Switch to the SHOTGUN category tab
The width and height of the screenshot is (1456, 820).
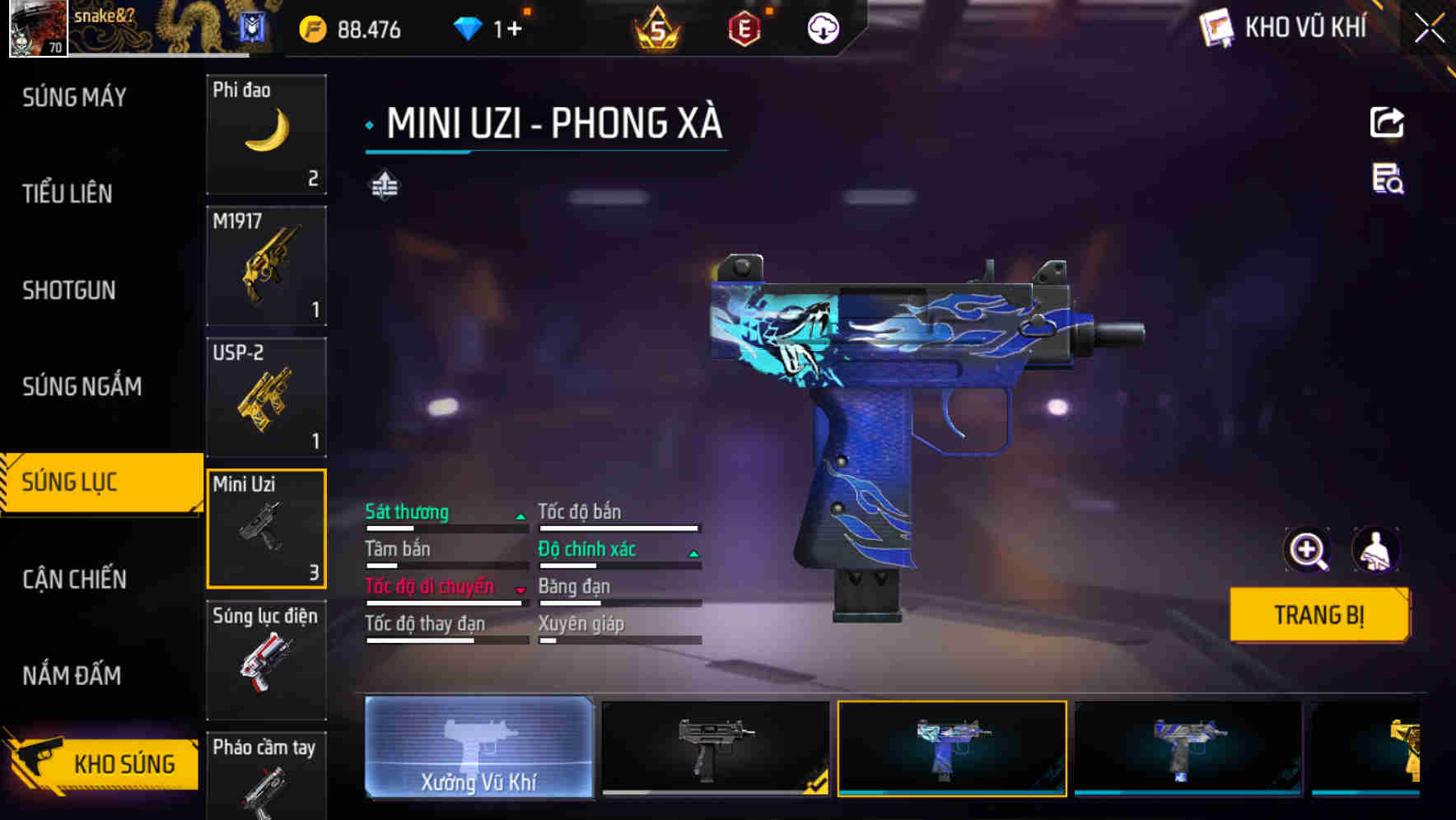[x=69, y=291]
